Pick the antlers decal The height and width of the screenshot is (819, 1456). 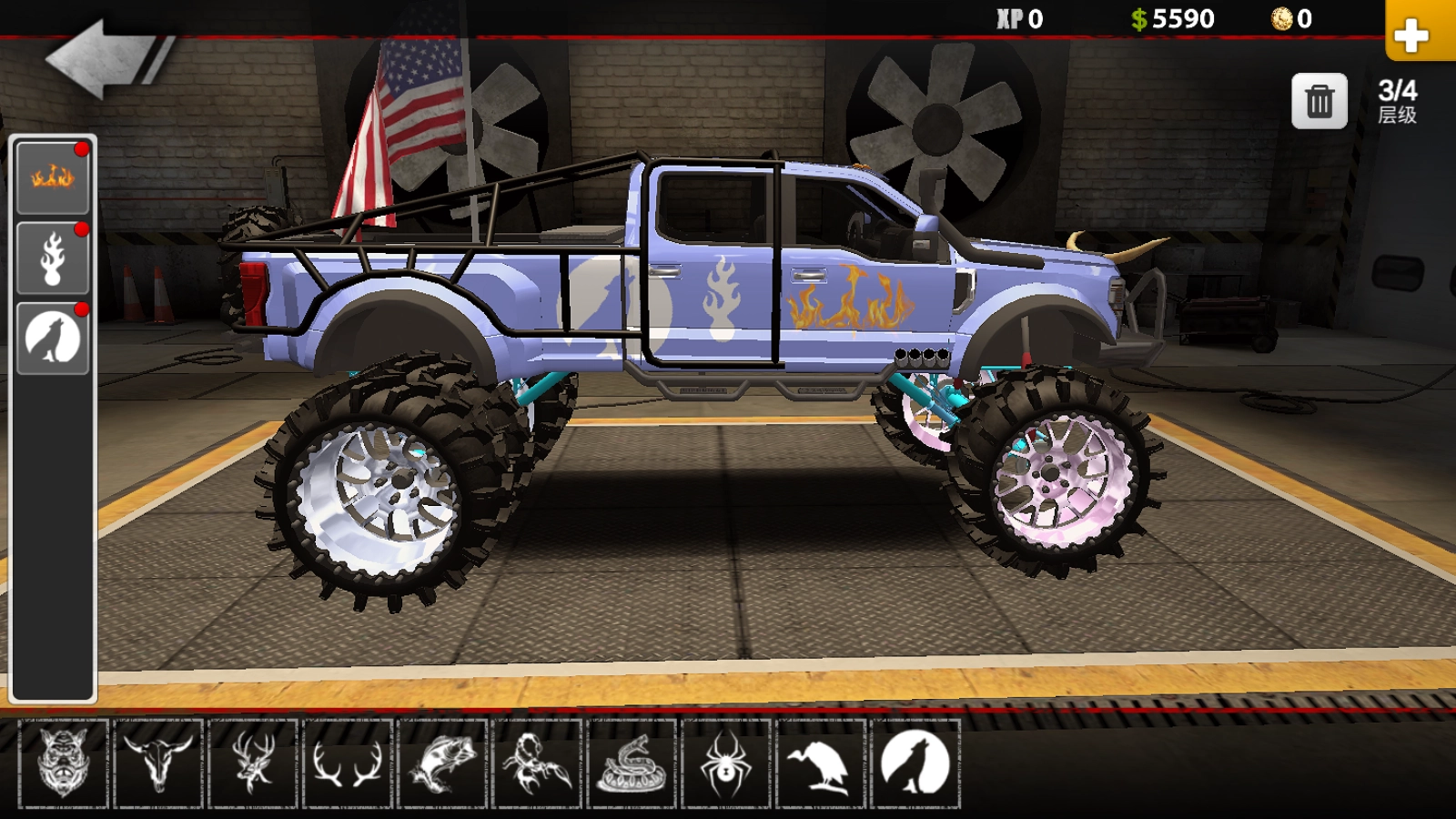click(348, 763)
